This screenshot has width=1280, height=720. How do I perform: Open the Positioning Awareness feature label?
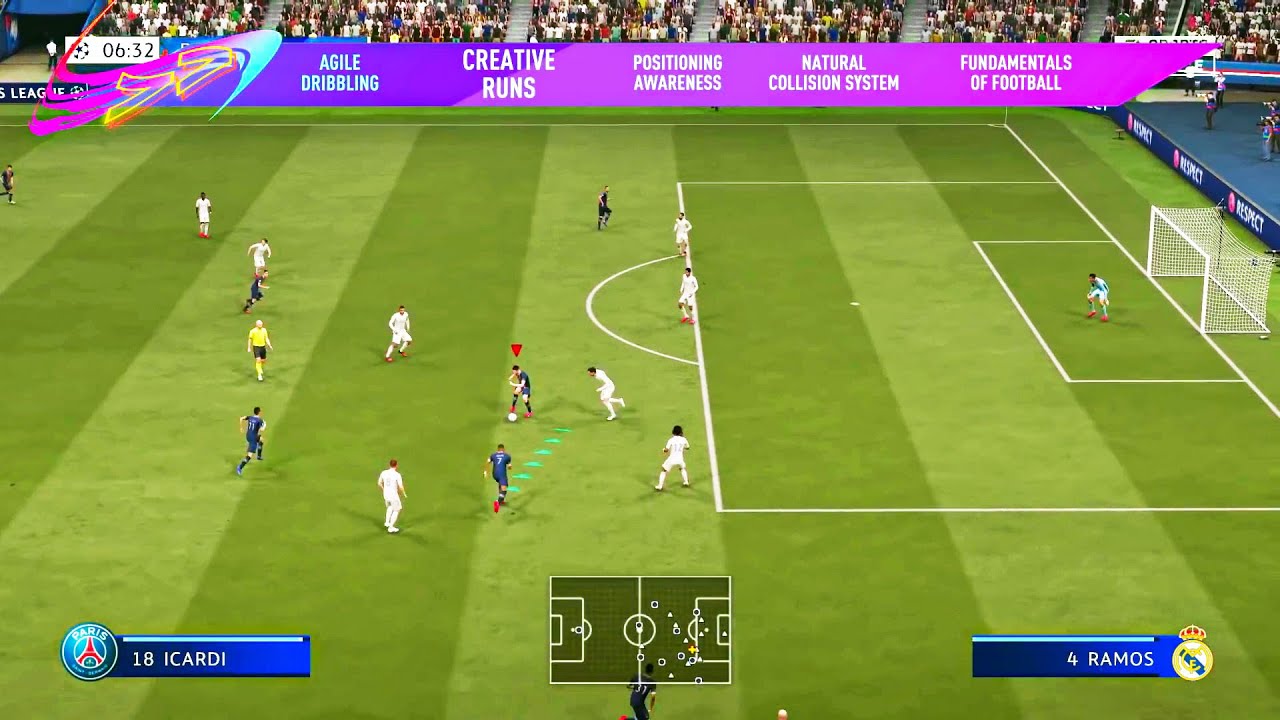click(675, 72)
